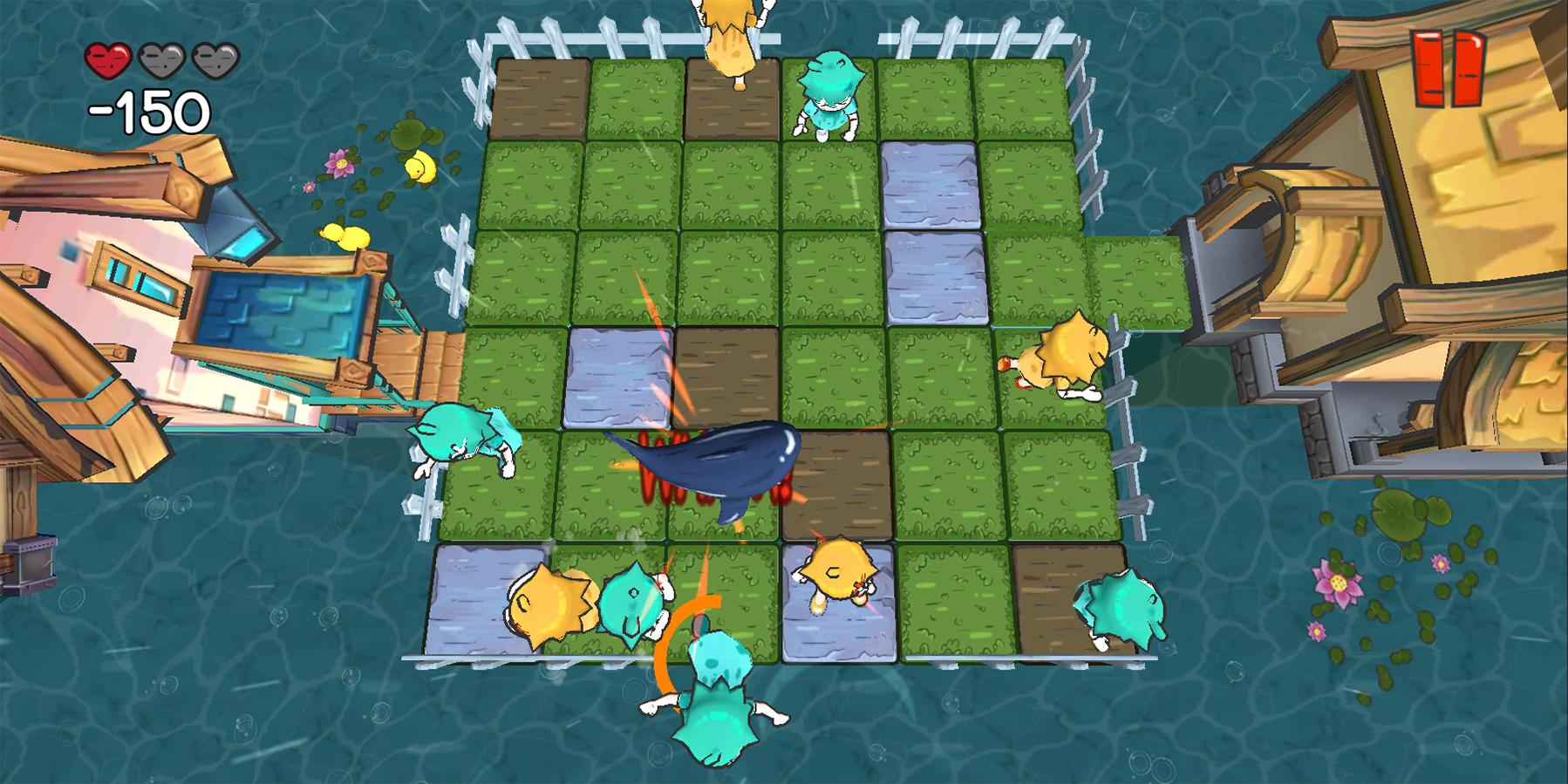The width and height of the screenshot is (1568, 784).
Task: Pause the game with the red pause button
Action: 1448,67
